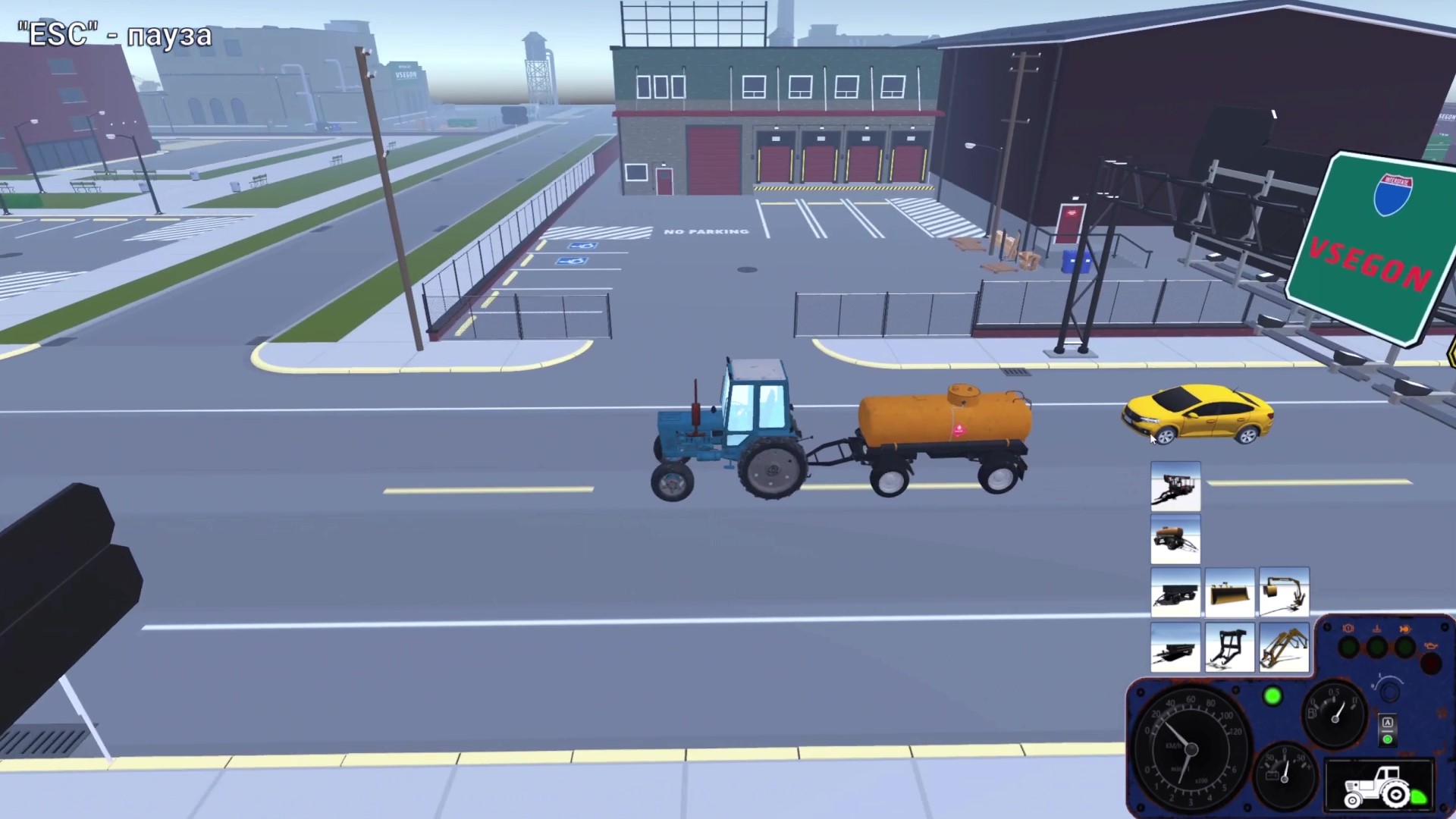The height and width of the screenshot is (819, 1456).
Task: Select the rear hitch frame attachment
Action: coord(1230,648)
